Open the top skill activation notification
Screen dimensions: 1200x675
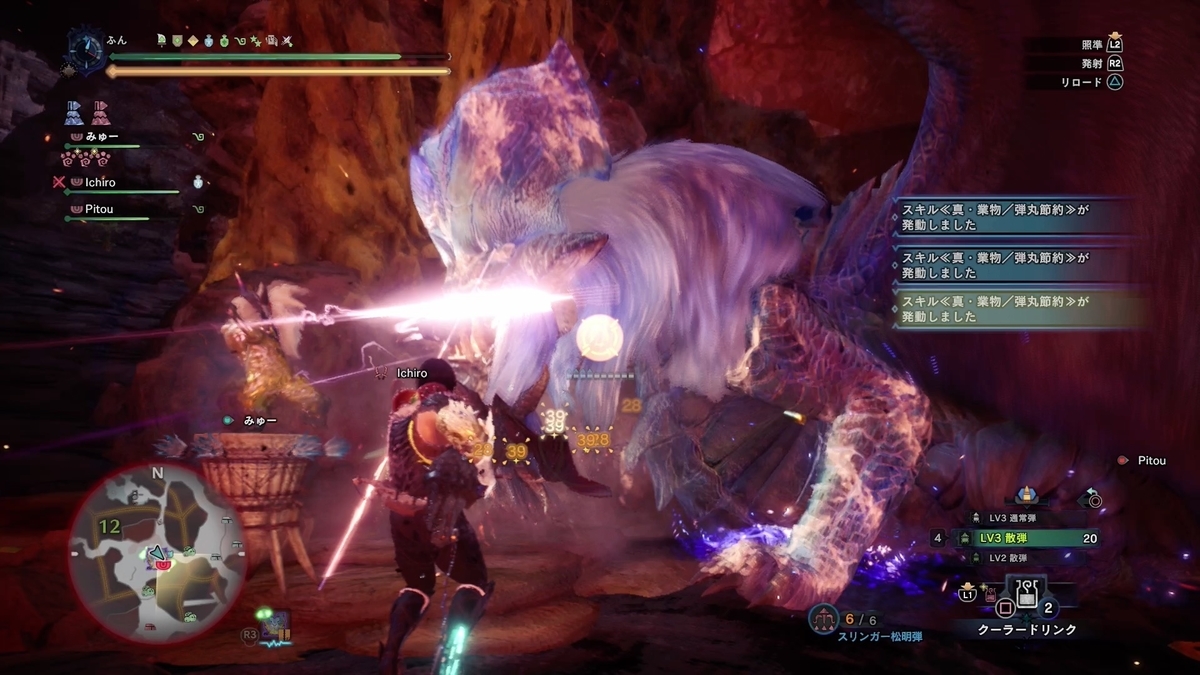click(1015, 216)
